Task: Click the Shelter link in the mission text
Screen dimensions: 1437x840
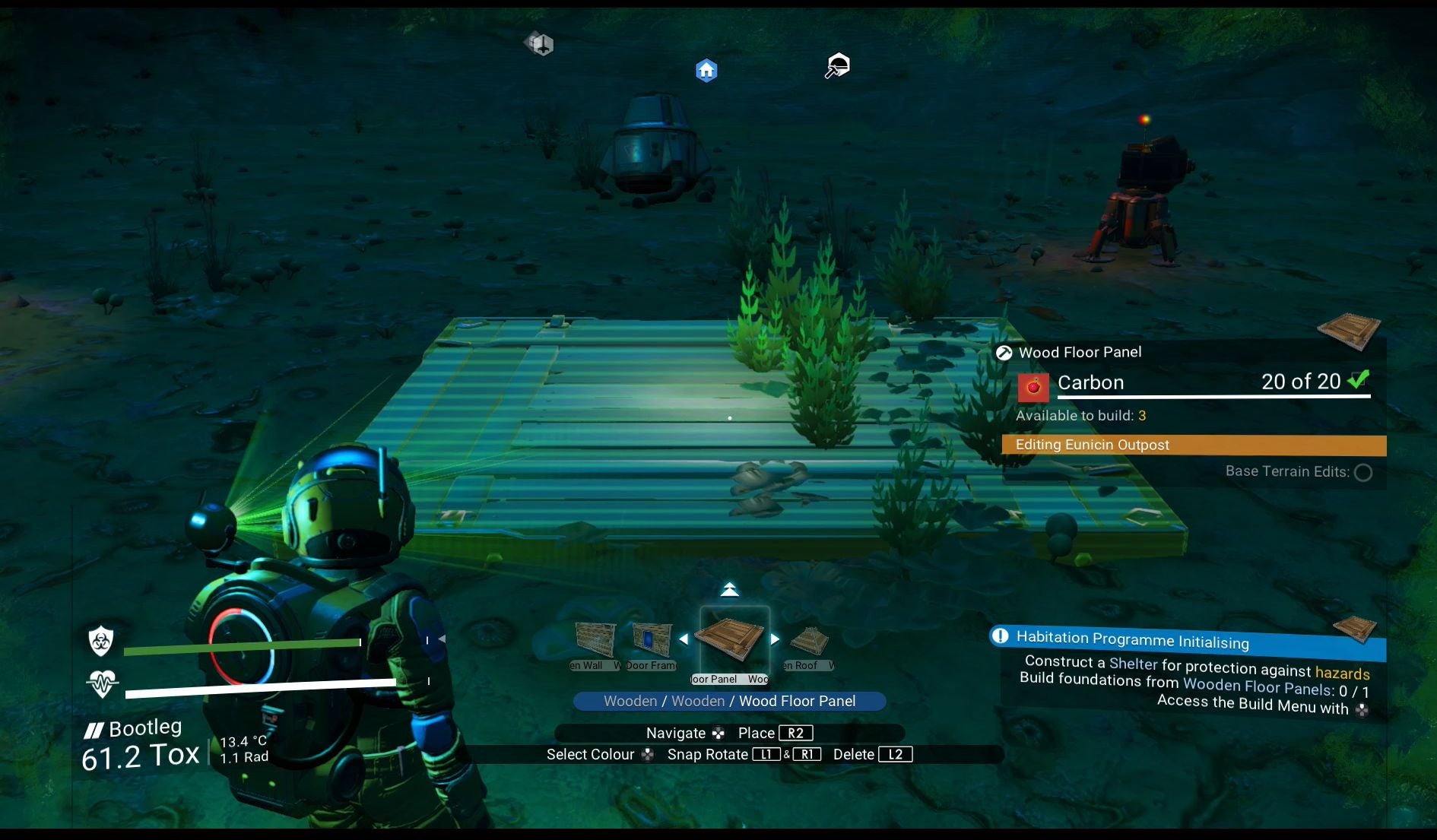Action: 1134,664
